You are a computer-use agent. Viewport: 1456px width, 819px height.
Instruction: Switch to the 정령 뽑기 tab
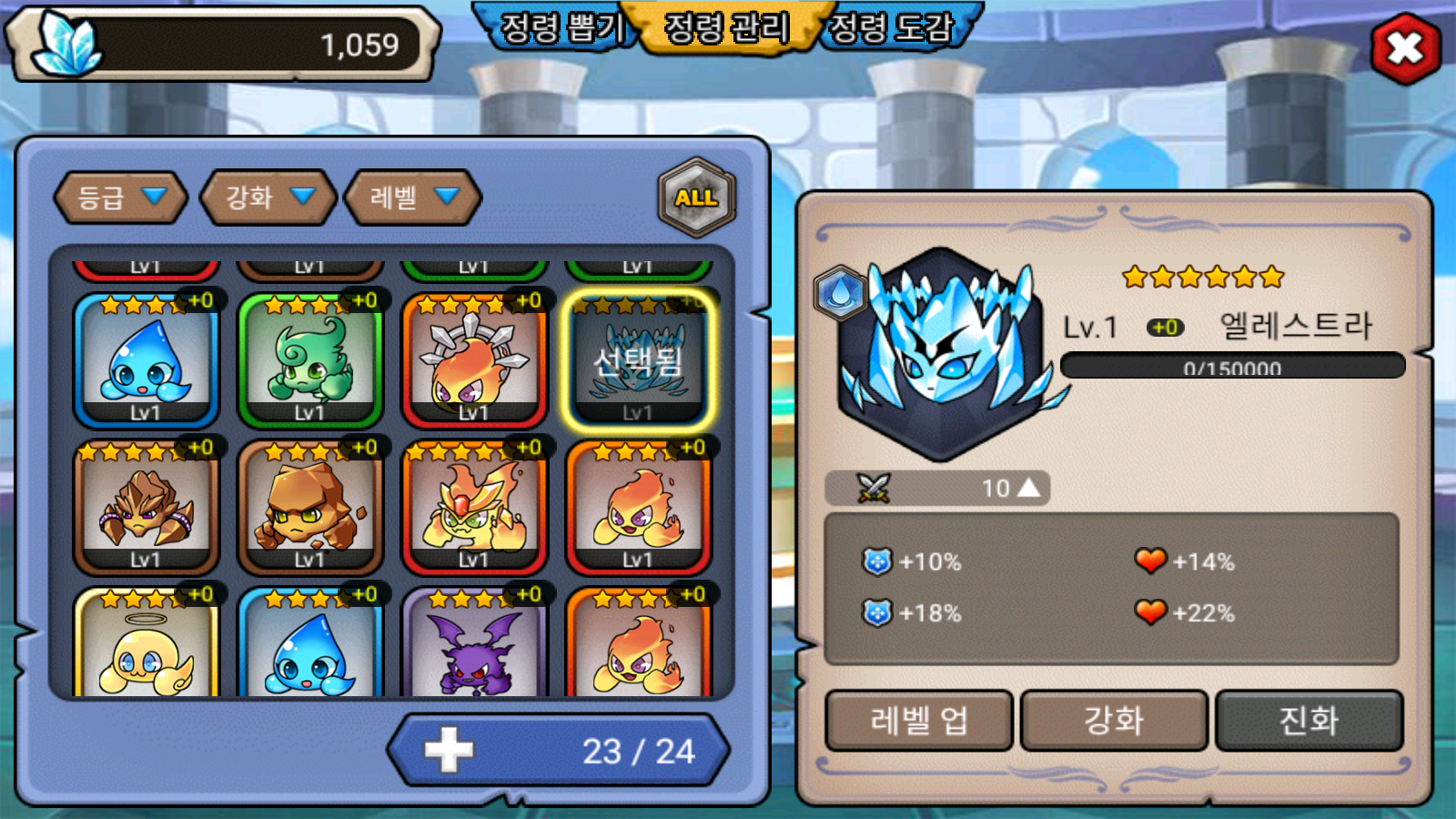coord(561,27)
